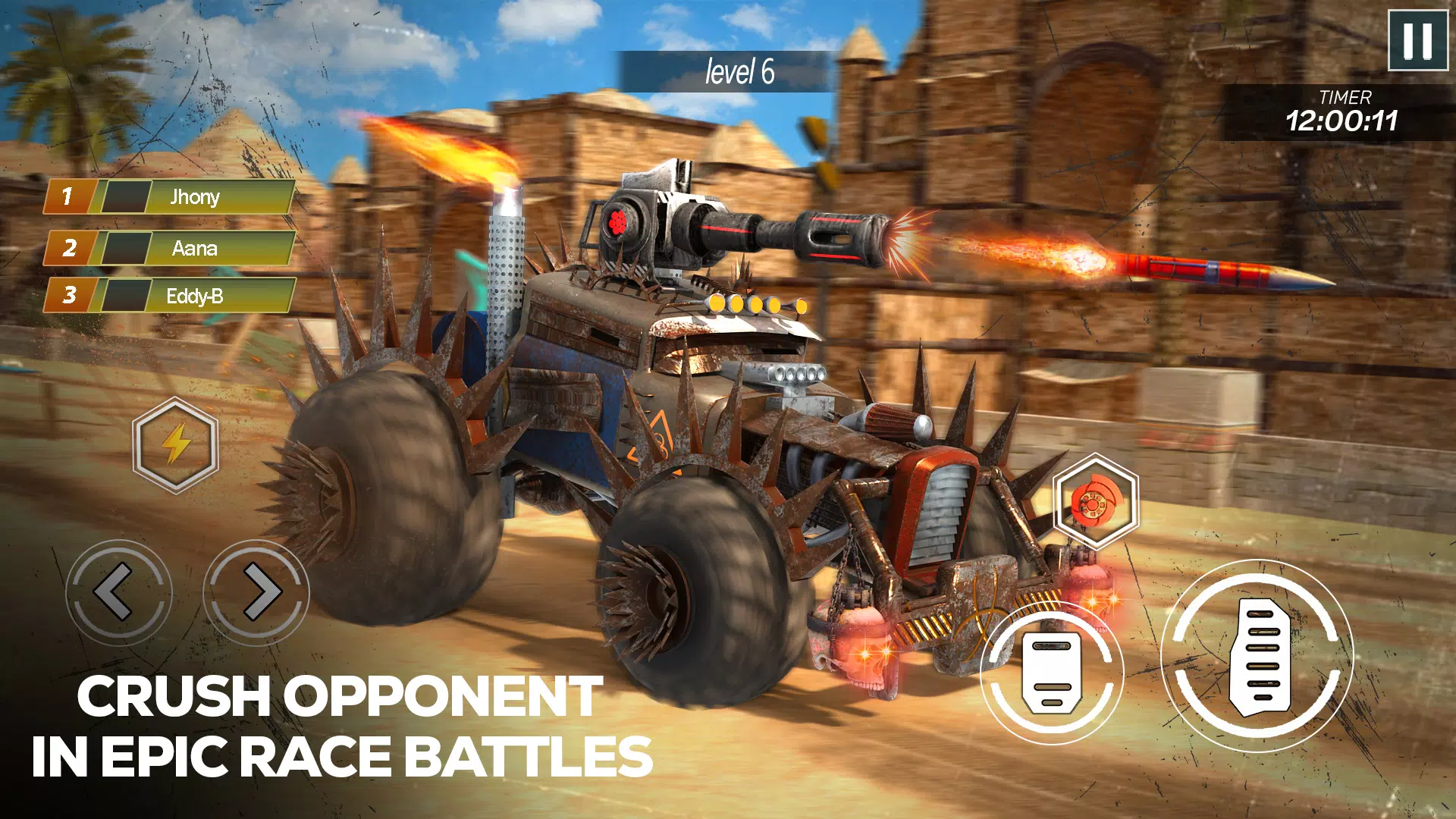Enable the hexagonal weapon power-up
The image size is (1456, 819).
(x=1094, y=500)
